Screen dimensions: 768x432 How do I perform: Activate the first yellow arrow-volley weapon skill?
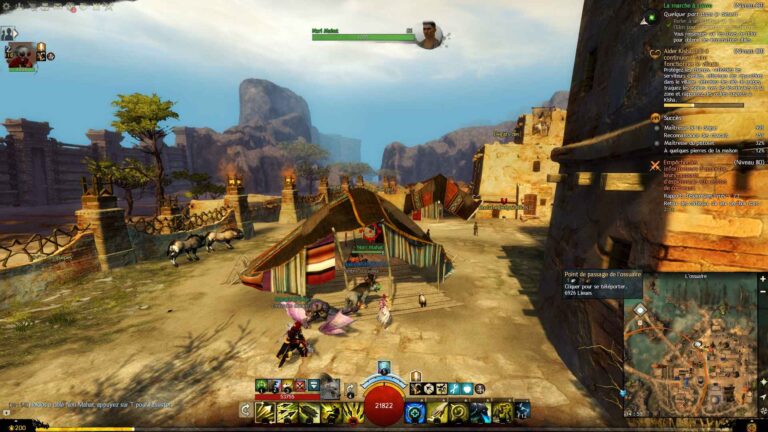pos(264,411)
